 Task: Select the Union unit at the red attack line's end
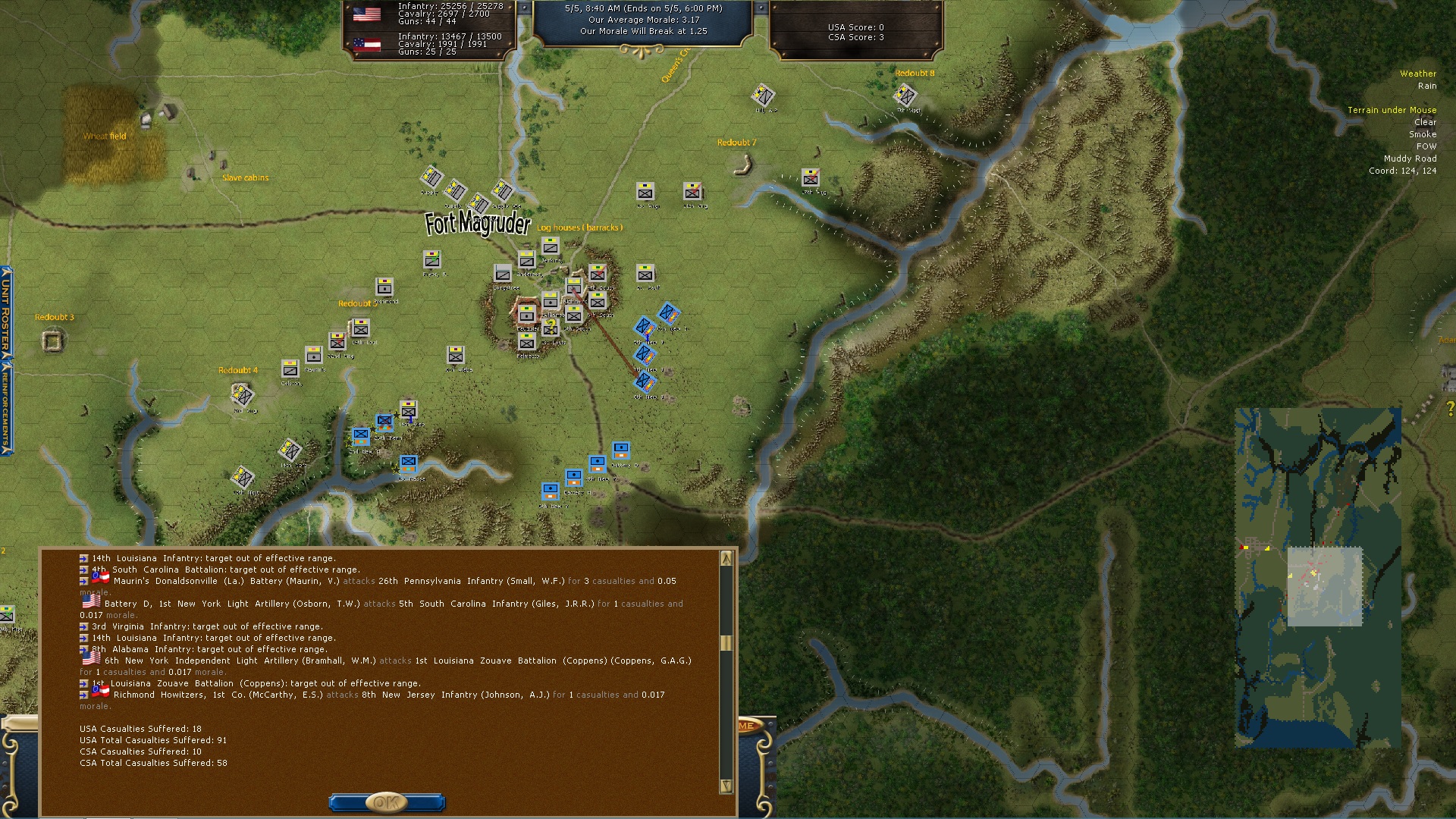645,381
